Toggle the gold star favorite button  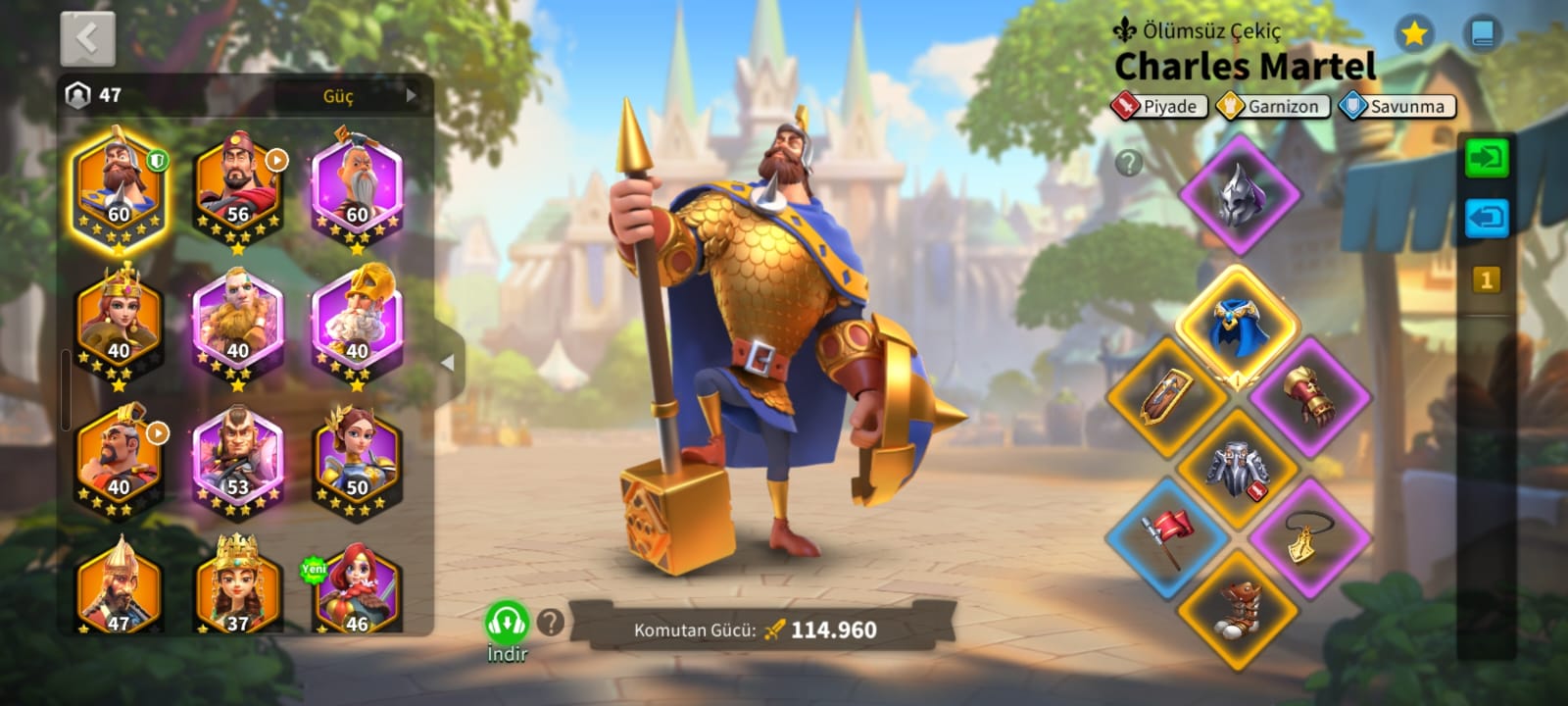[1412, 35]
